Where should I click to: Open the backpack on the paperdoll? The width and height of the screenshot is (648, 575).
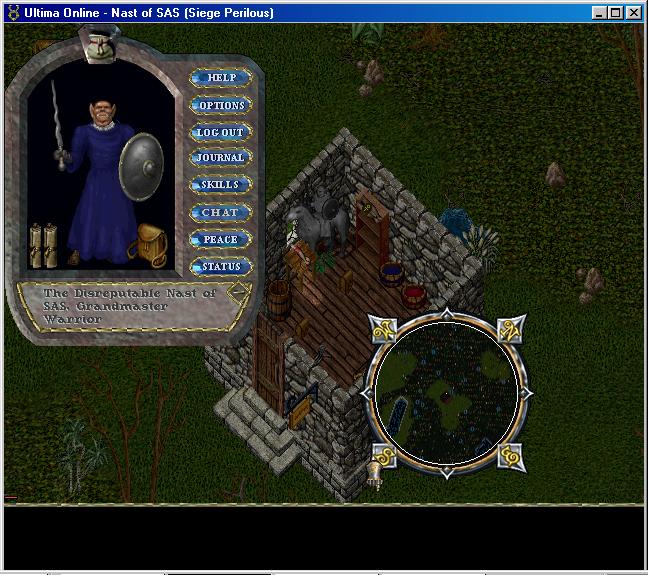(152, 243)
